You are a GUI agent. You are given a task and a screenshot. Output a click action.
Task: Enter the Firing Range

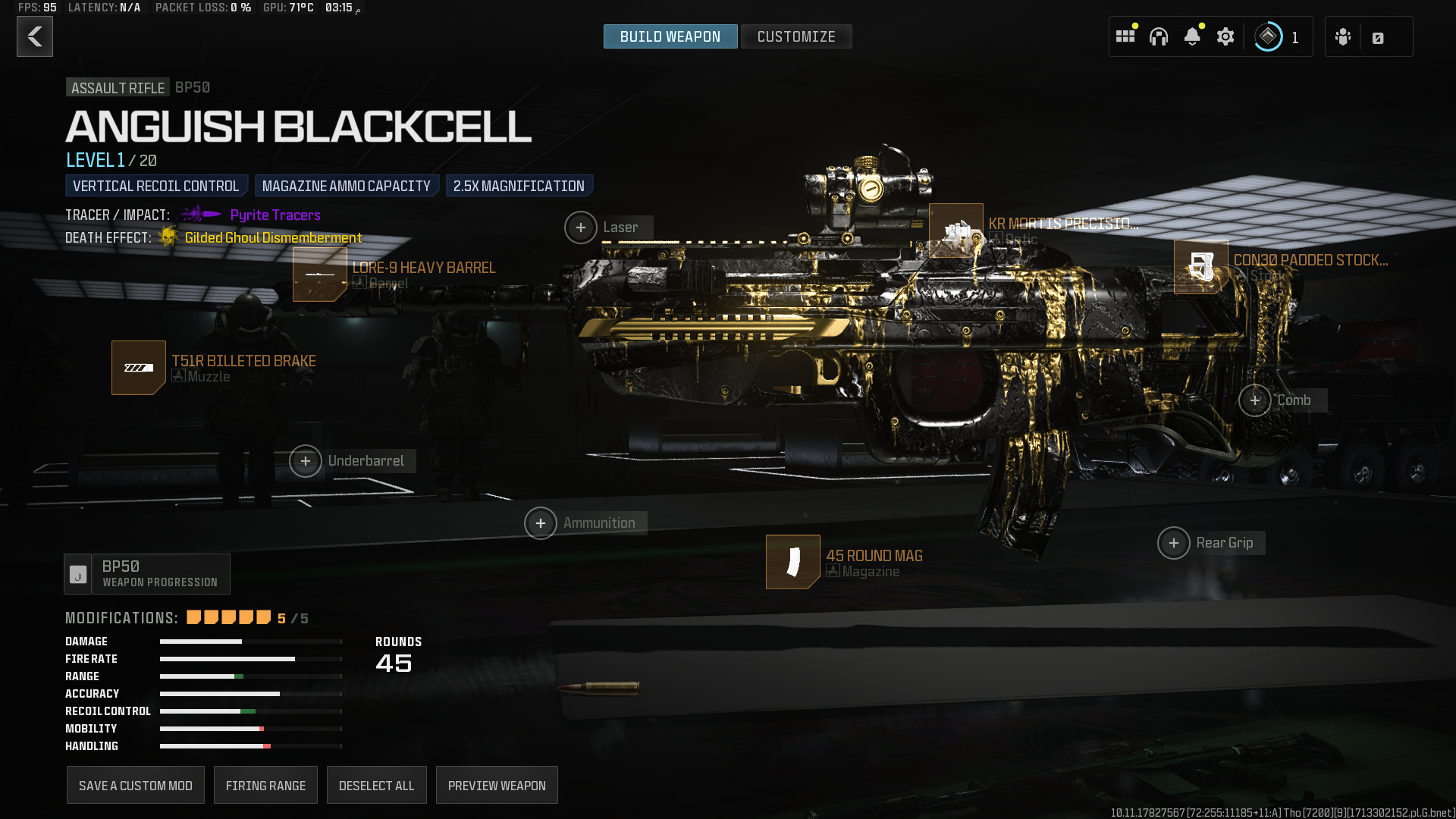point(265,786)
